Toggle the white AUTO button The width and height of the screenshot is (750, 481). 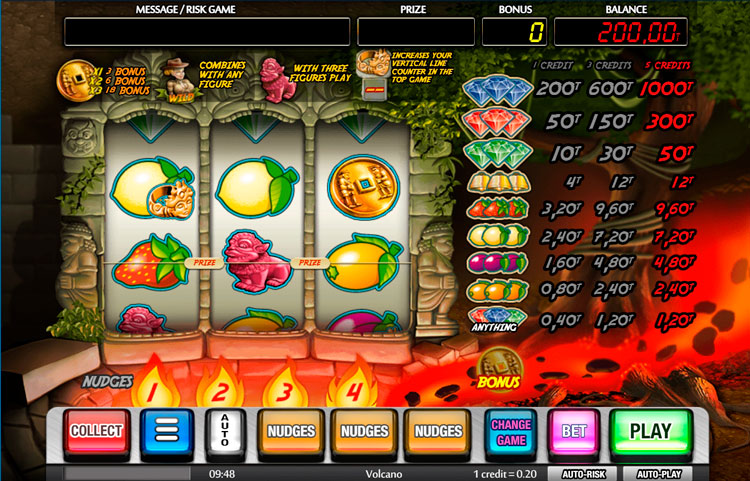(224, 432)
